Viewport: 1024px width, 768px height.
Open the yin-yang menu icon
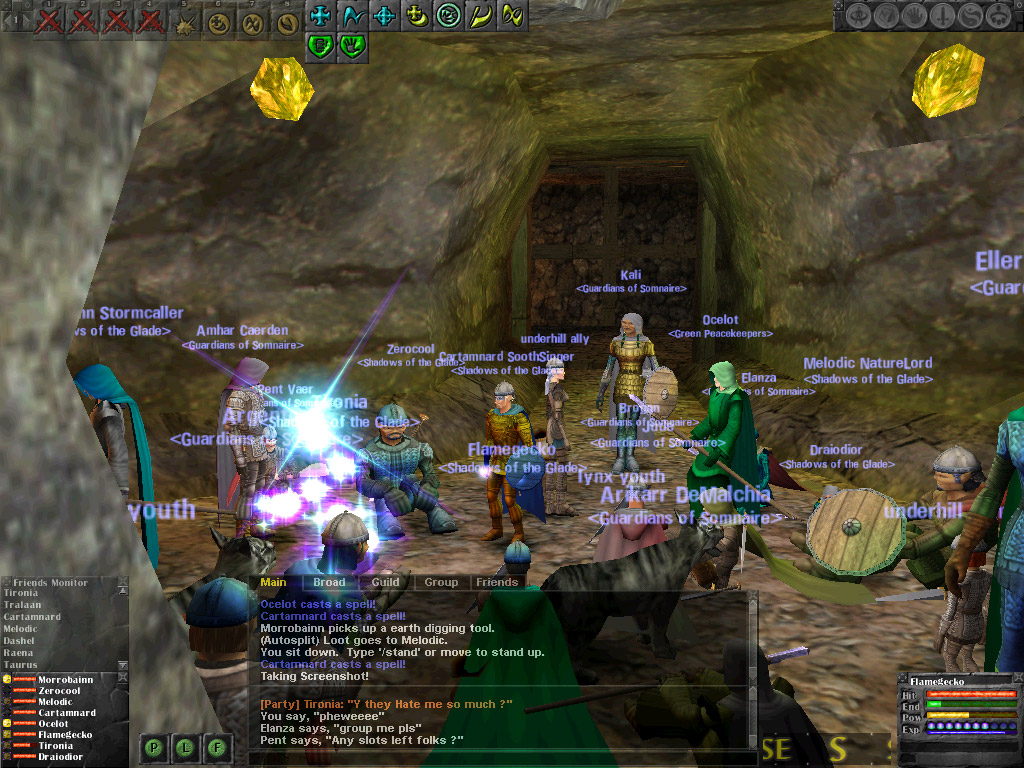click(x=969, y=15)
